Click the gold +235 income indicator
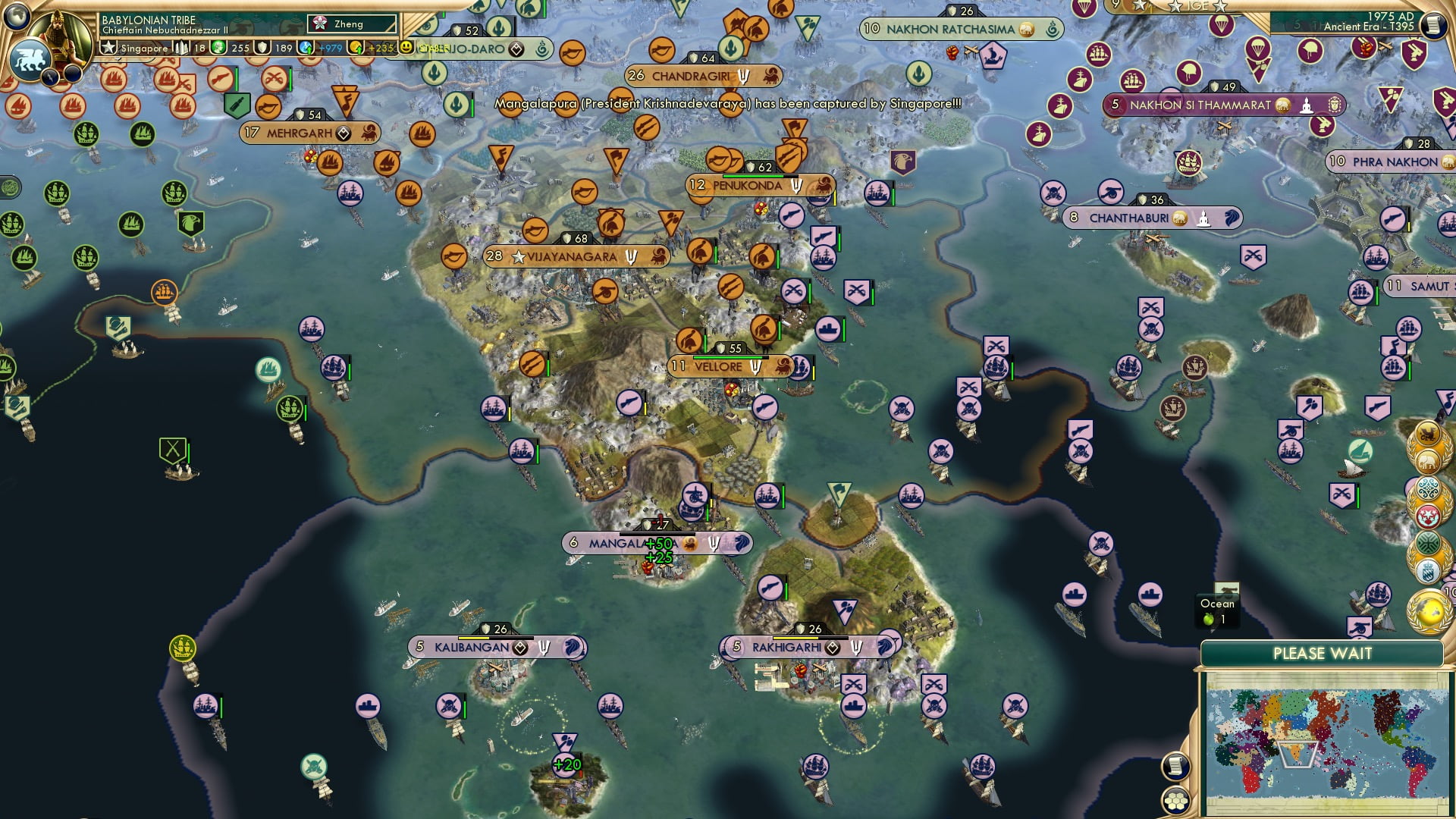 [x=376, y=48]
